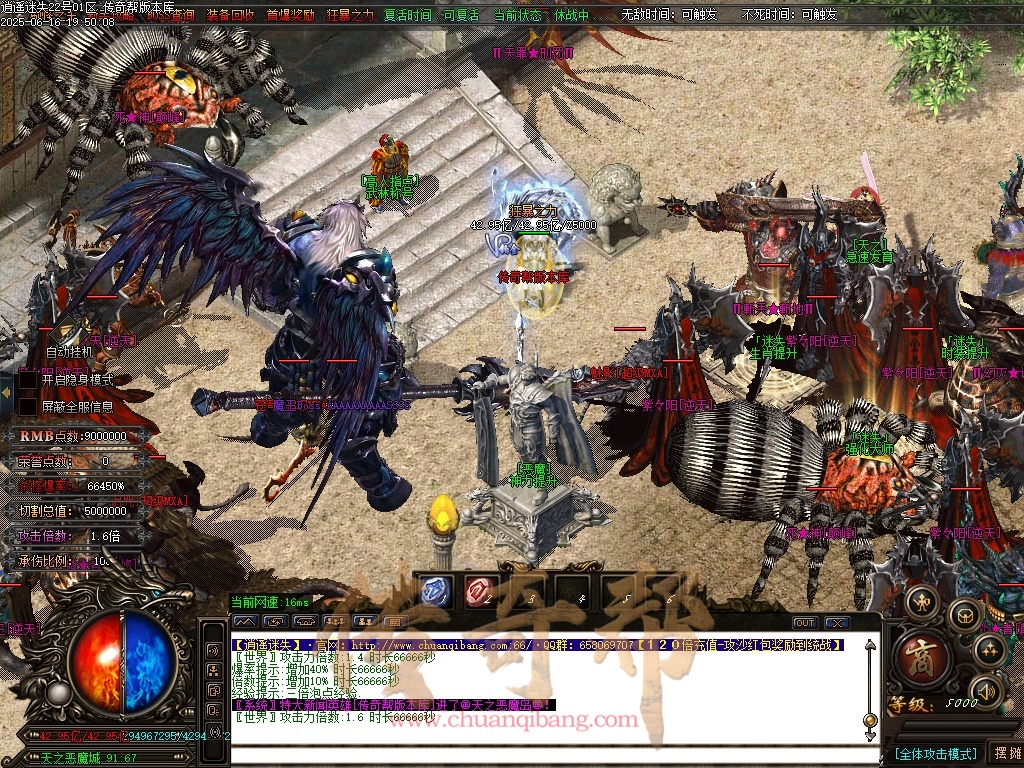Close the game with the X button

(x=836, y=623)
